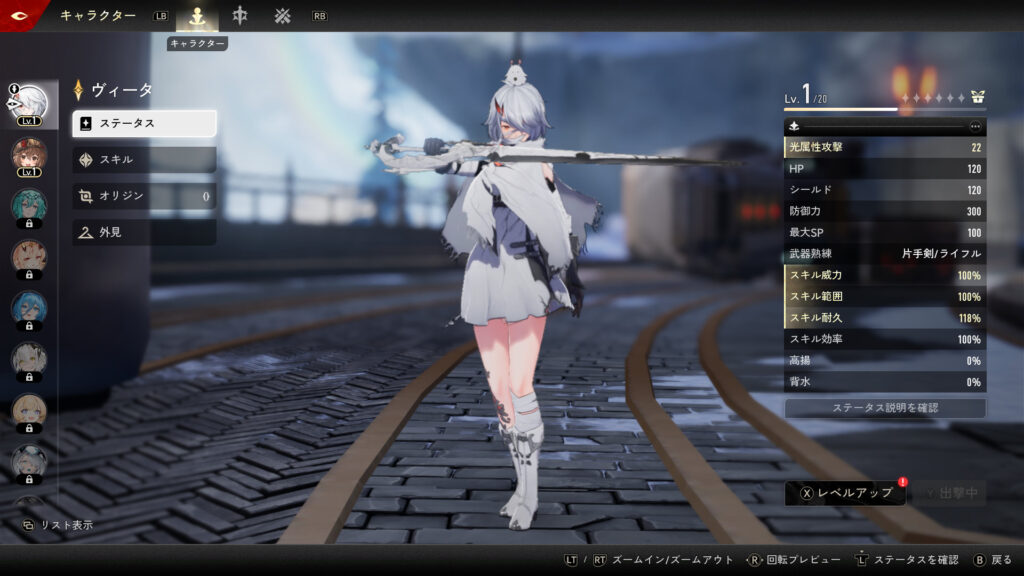Select the brown-haired Lv.1 character portrait
The height and width of the screenshot is (576, 1024).
pos(29,156)
